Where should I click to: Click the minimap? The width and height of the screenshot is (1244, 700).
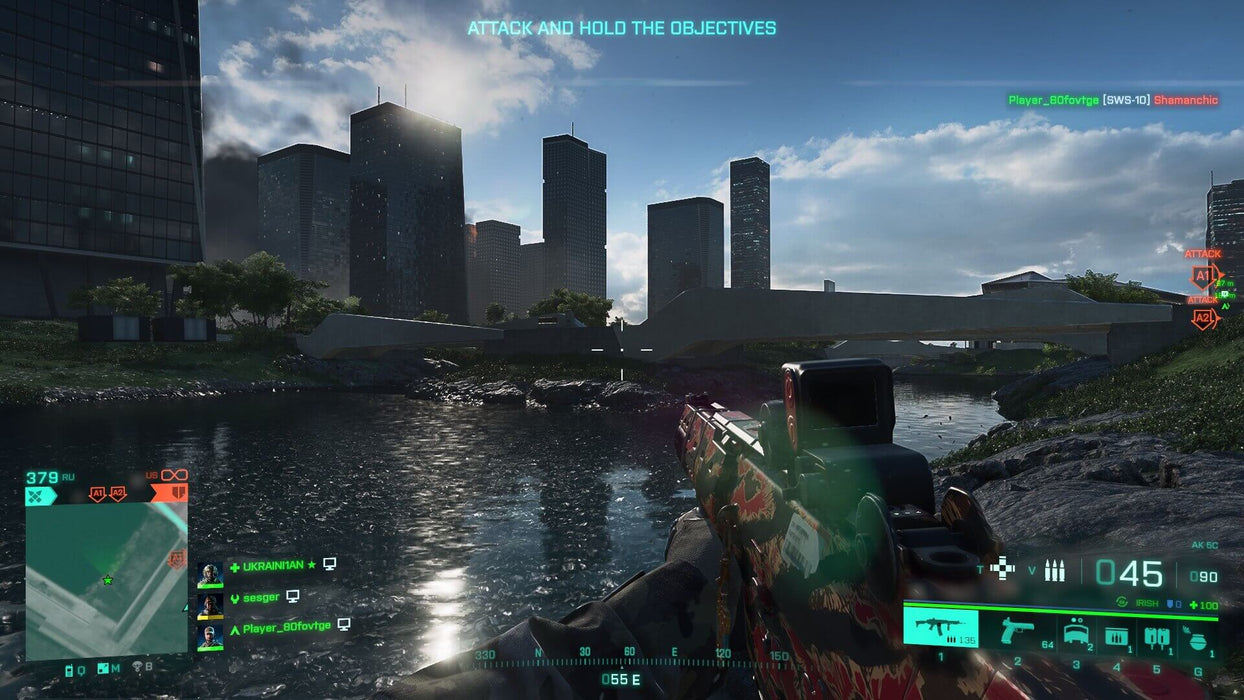[x=106, y=580]
